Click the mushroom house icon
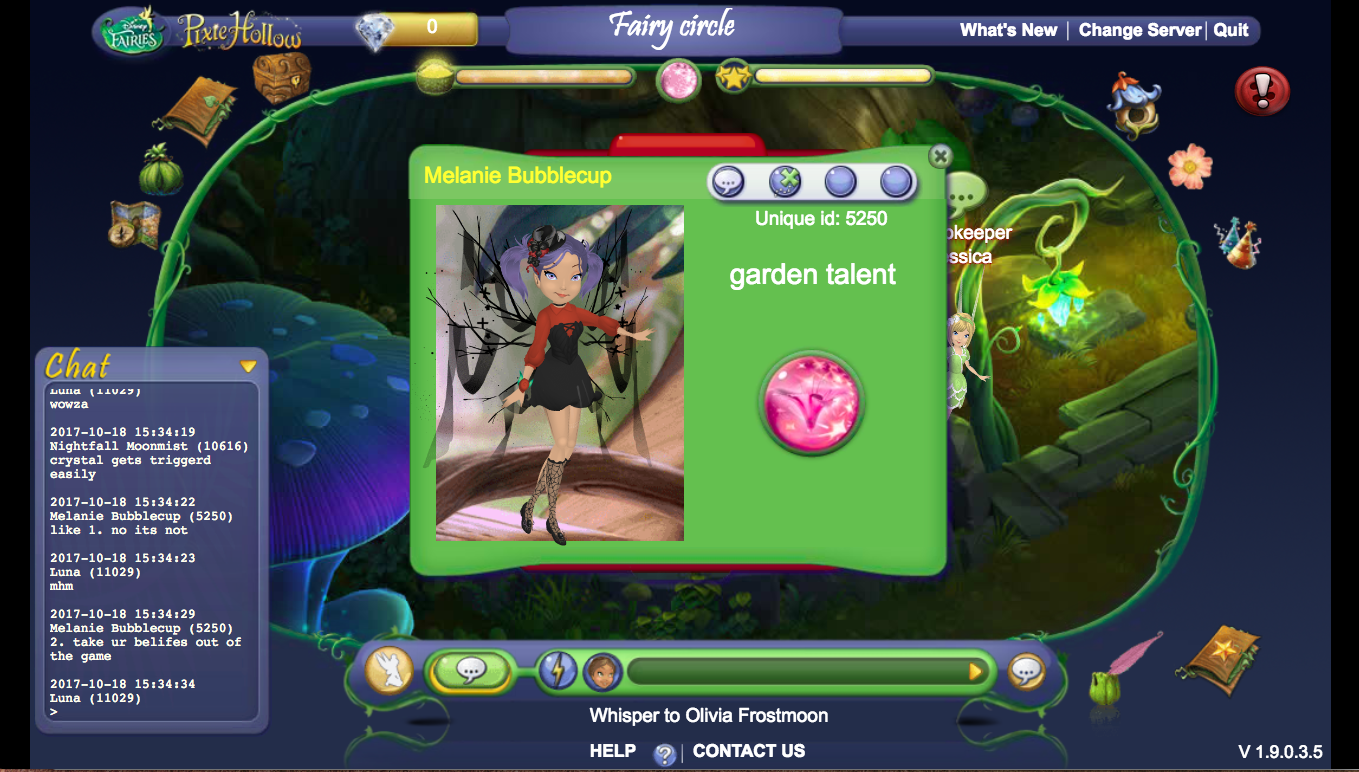Viewport: 1359px width, 772px height. (1135, 104)
